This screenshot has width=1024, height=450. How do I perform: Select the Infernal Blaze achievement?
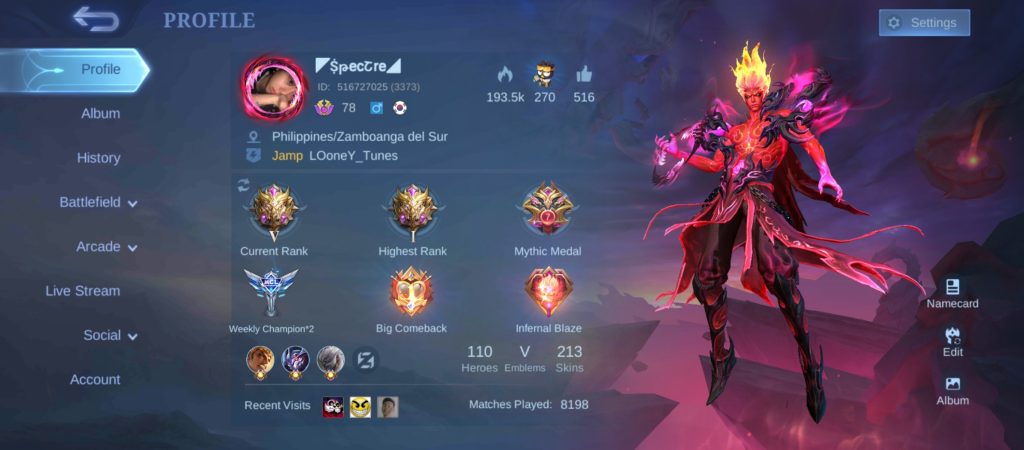(548, 293)
